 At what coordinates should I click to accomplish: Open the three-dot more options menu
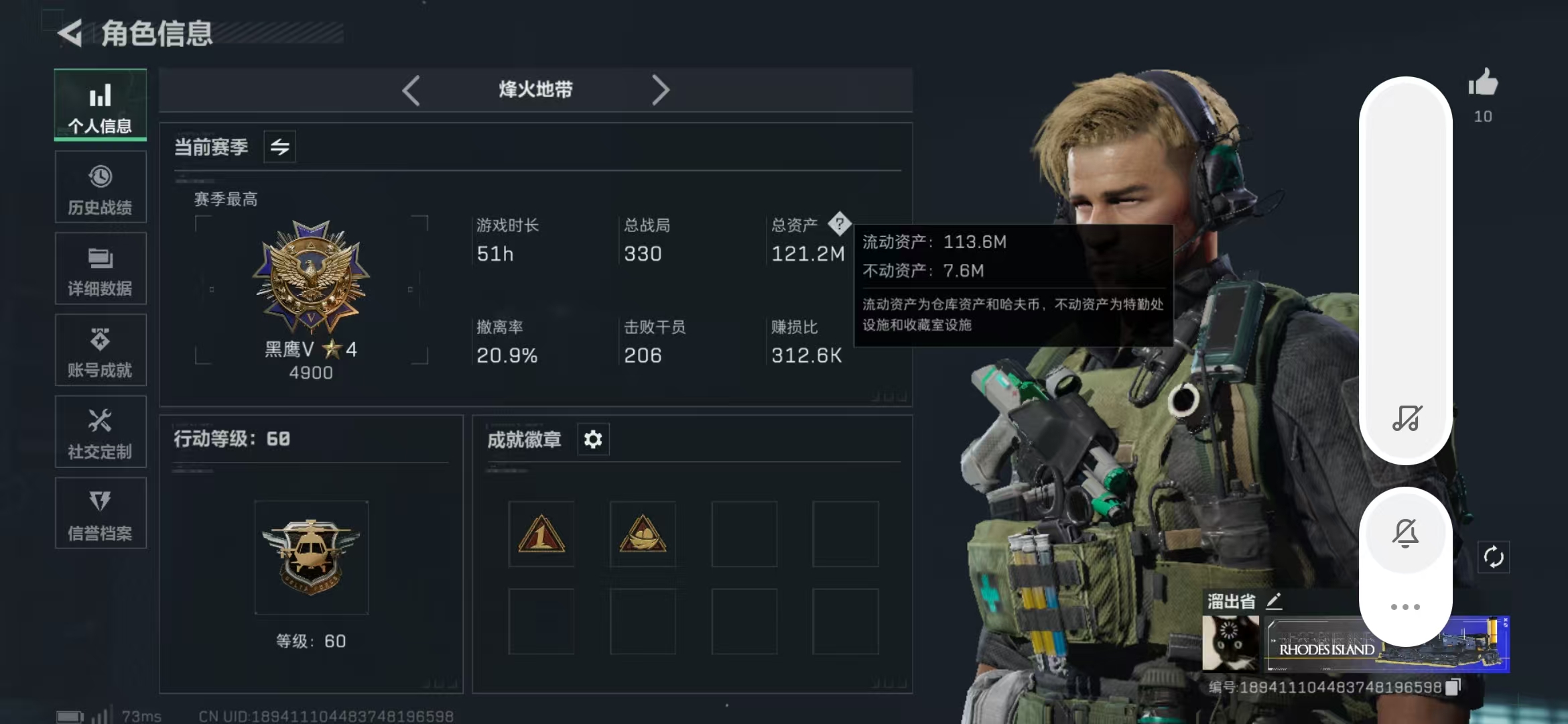pyautogui.click(x=1405, y=605)
